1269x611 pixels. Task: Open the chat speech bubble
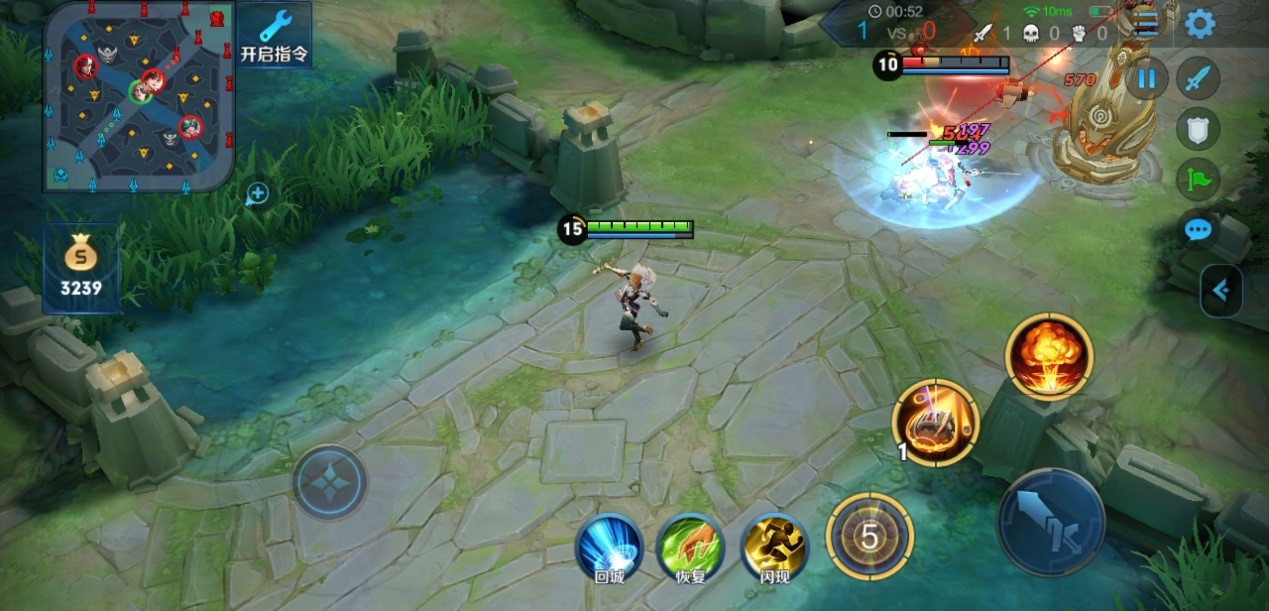click(x=1198, y=230)
